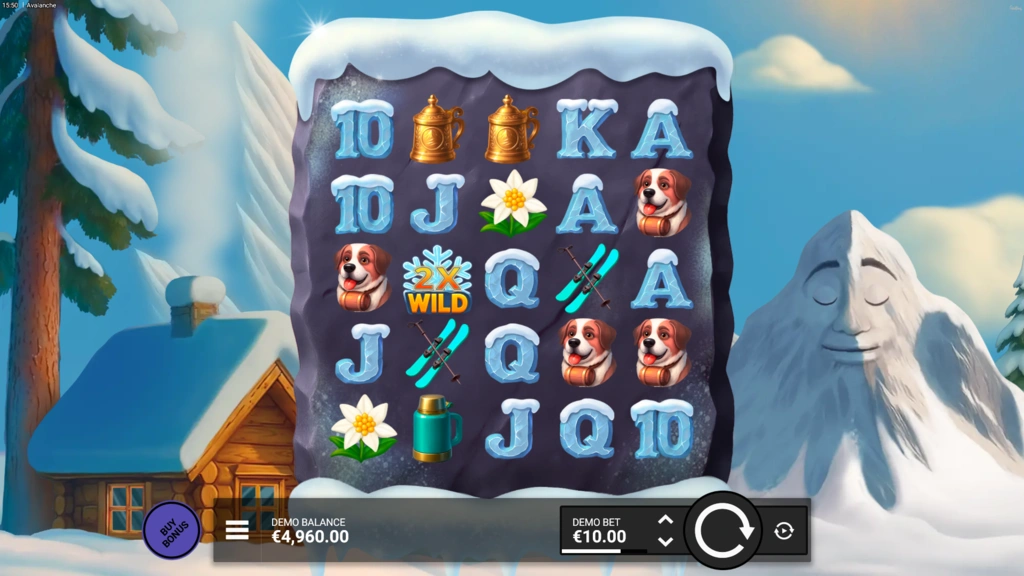Open the hamburger menu
Image resolution: width=1024 pixels, height=576 pixels.
coord(237,530)
